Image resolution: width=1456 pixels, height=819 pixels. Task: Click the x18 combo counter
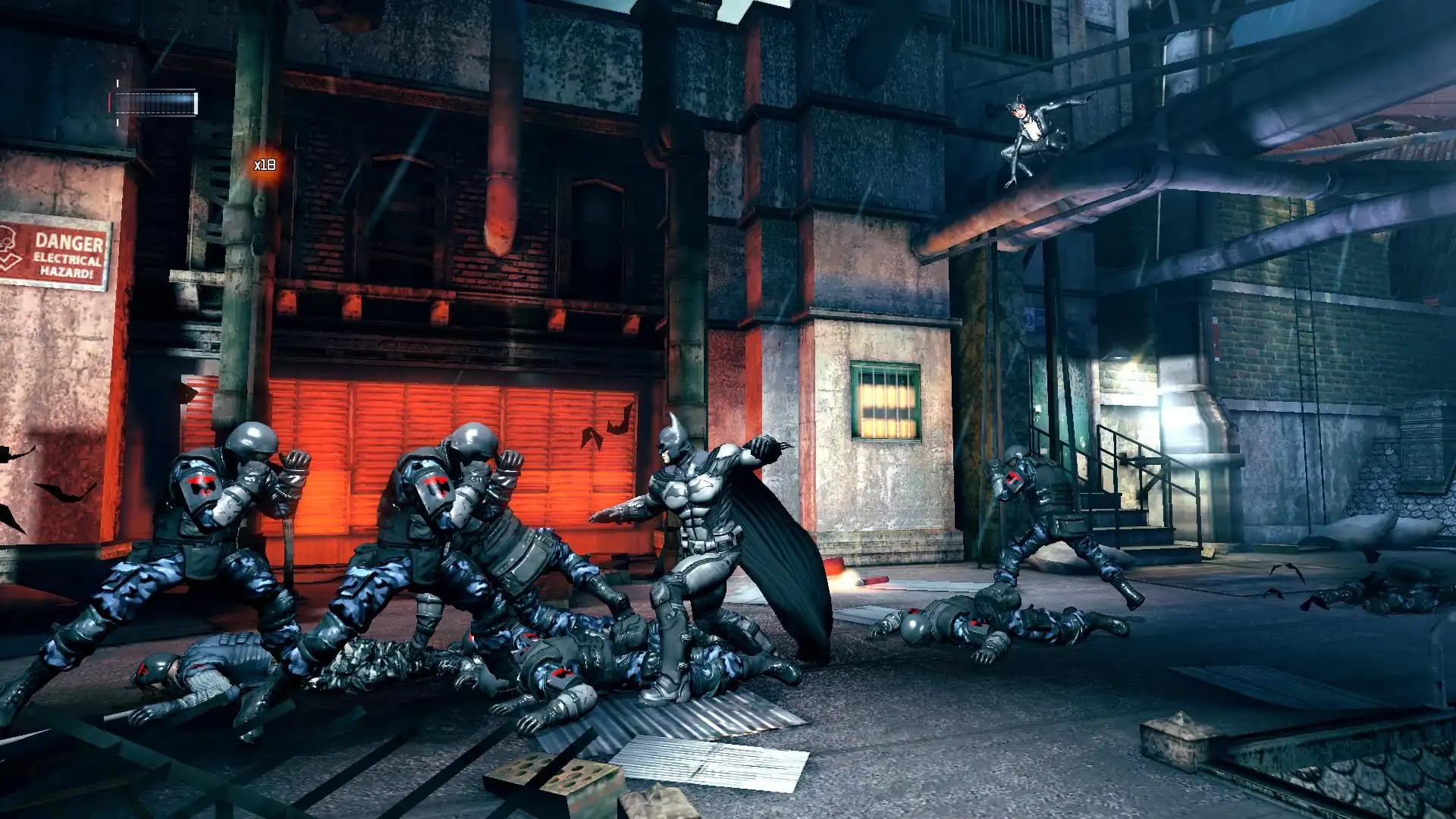(x=264, y=163)
